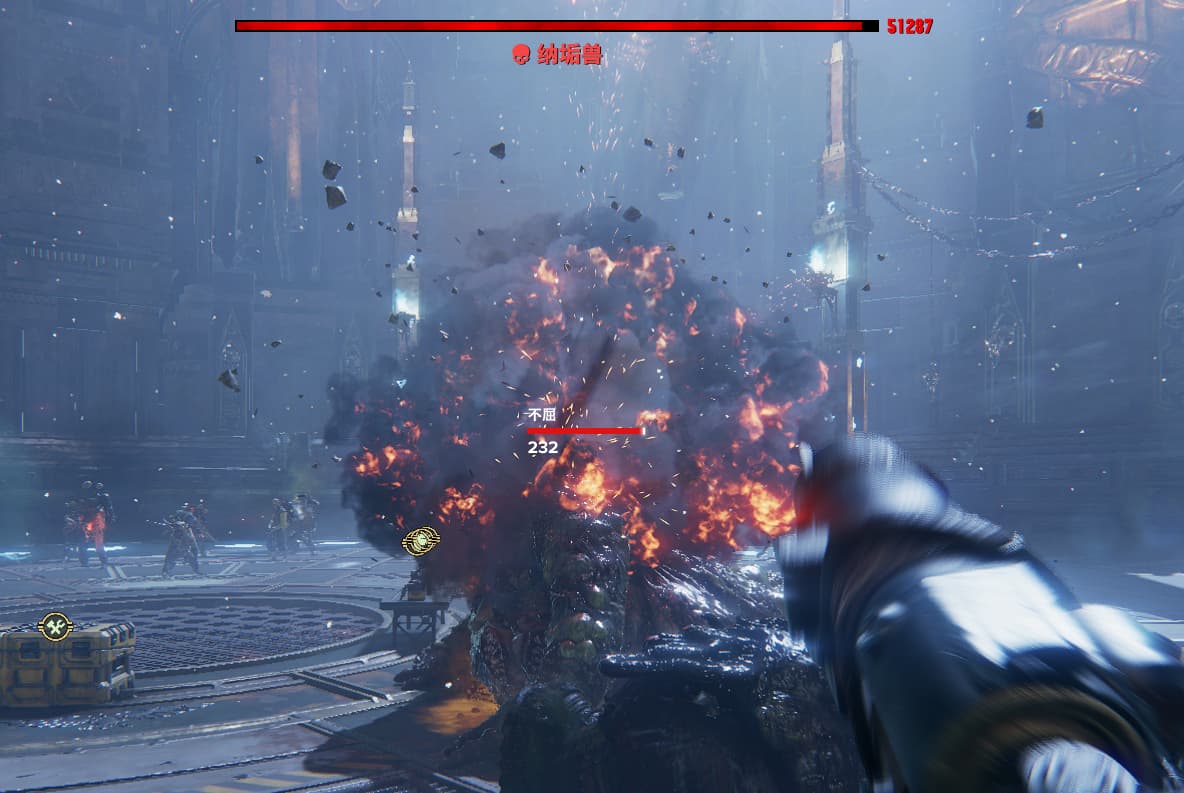This screenshot has height=793, width=1184.
Task: Select the crossed-tools supply crate marker
Action: (x=54, y=626)
